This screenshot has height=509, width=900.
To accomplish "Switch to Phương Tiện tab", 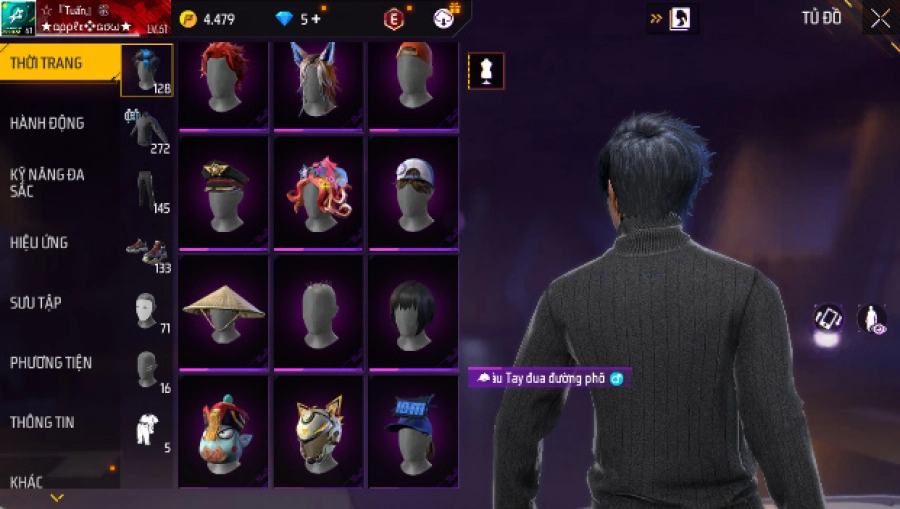I will click(x=50, y=362).
